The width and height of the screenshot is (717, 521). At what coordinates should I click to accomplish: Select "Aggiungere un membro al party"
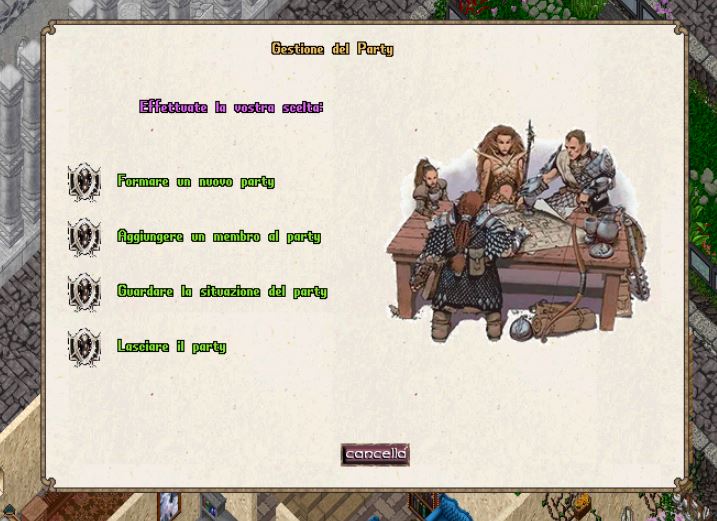[x=84, y=237]
